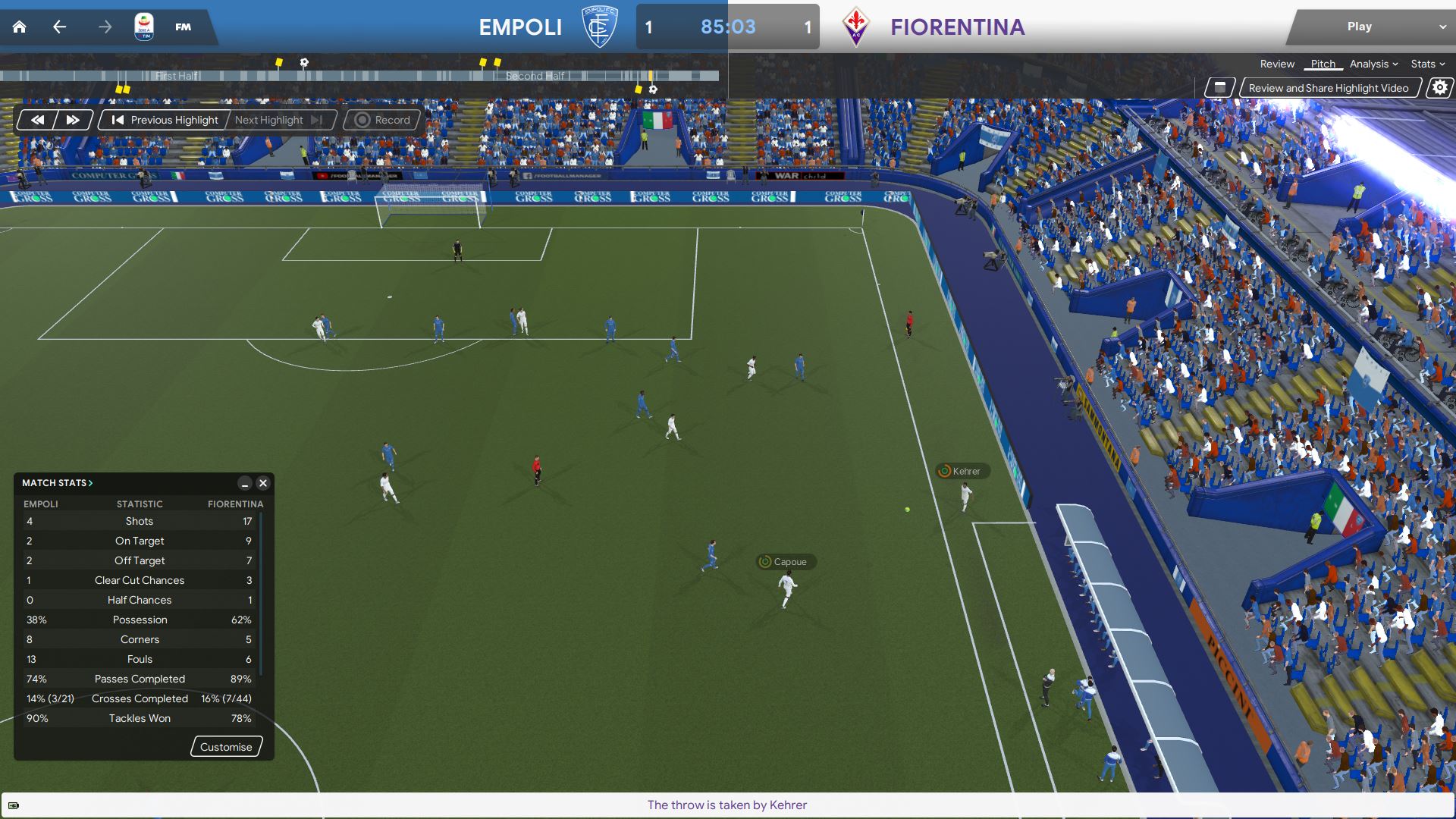Open the Analysis dropdown
1456x819 pixels.
coord(1373,64)
